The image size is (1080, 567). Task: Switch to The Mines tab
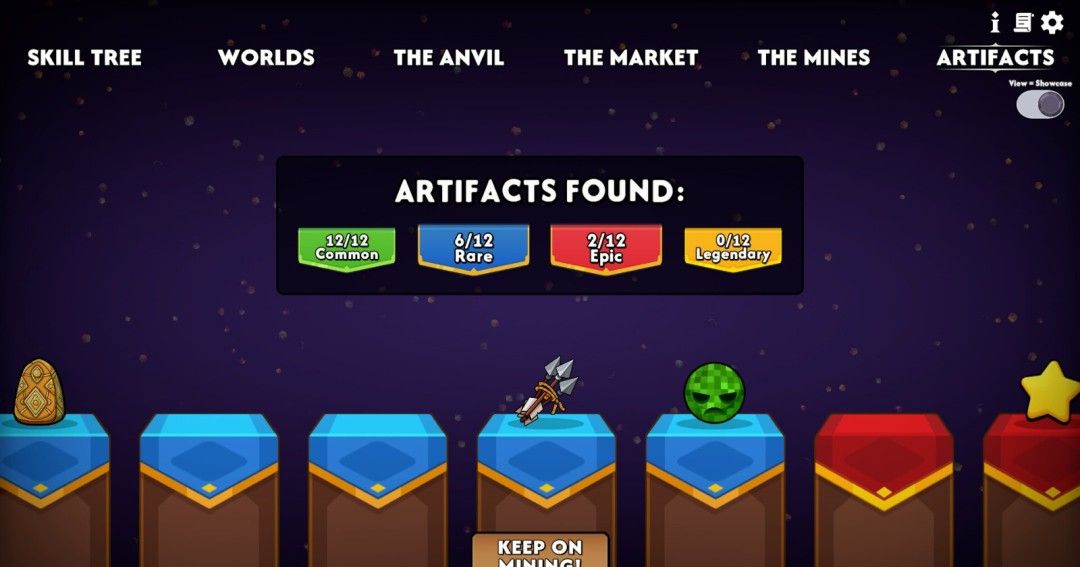814,58
